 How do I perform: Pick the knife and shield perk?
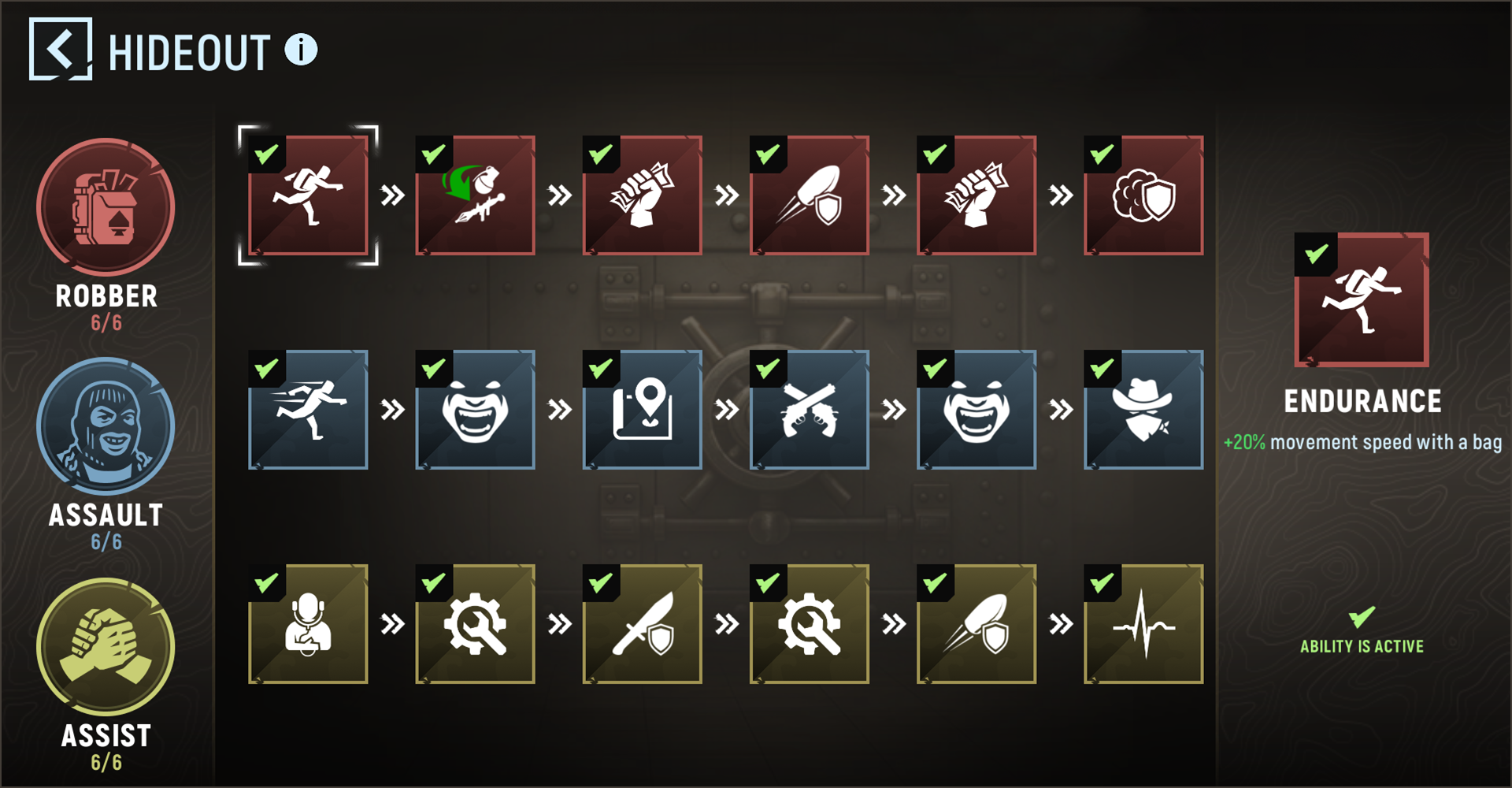643,624
